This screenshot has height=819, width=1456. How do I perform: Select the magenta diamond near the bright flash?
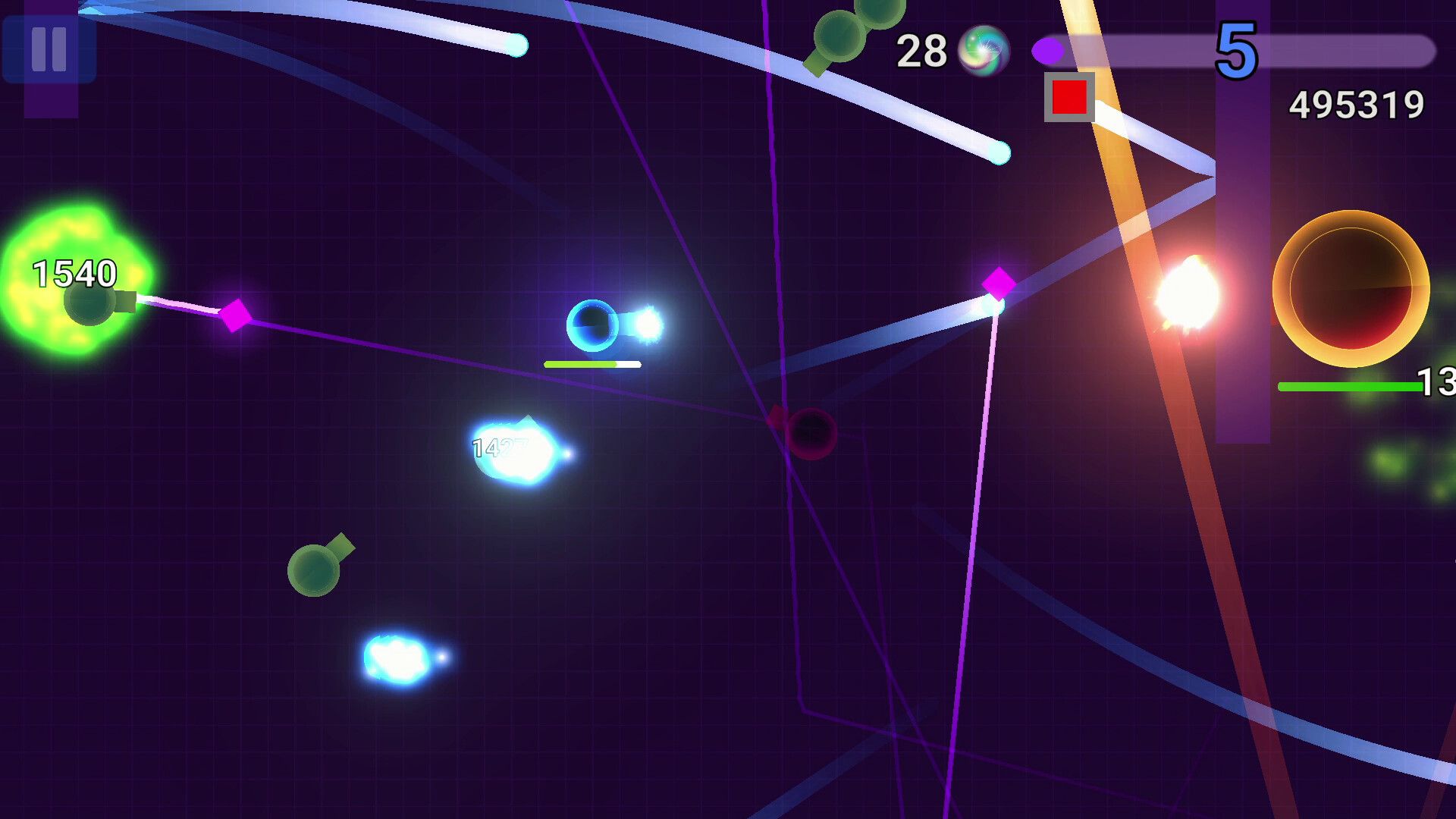pyautogui.click(x=999, y=282)
